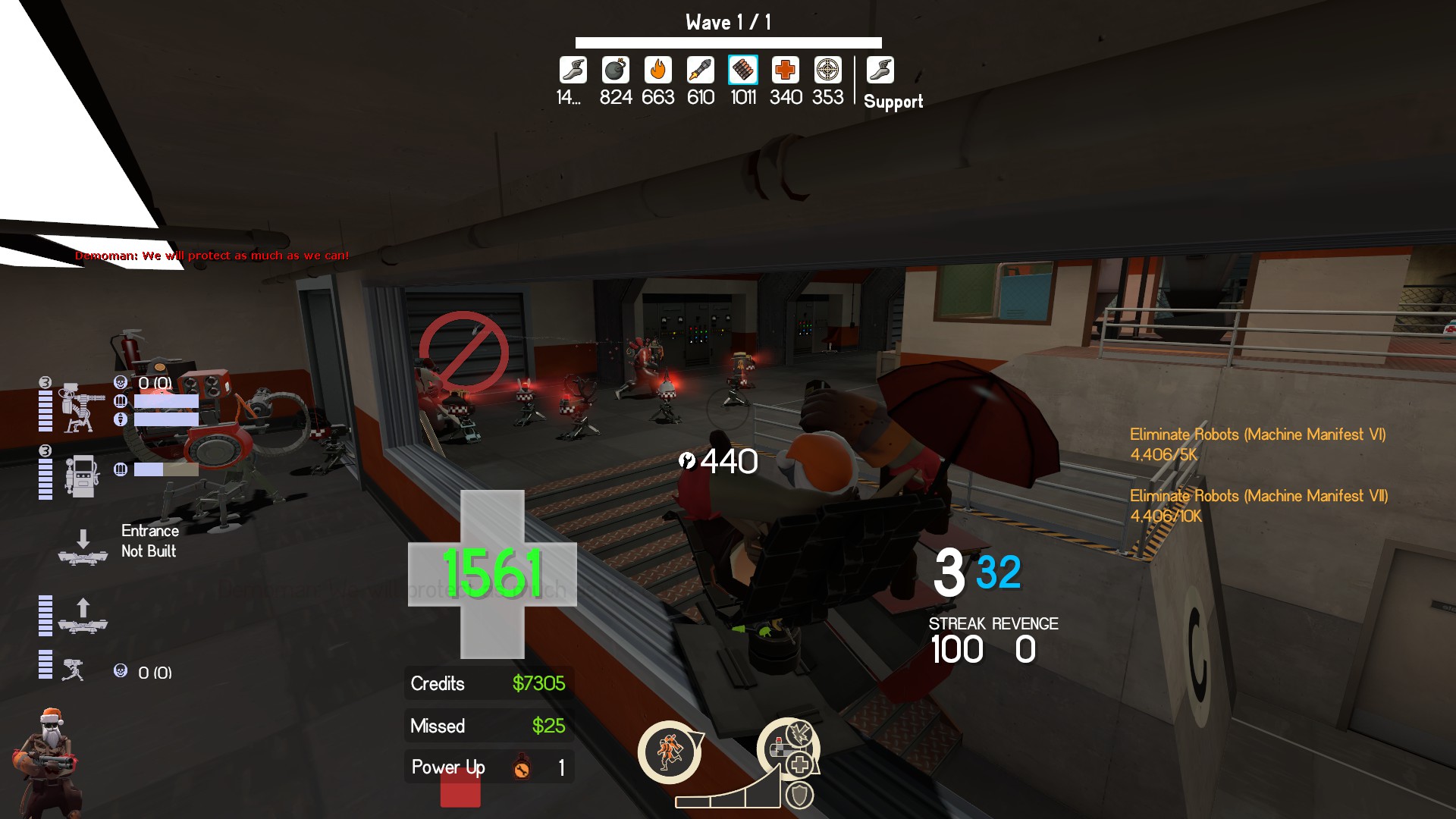Click the Support robot icon
This screenshot has width=1456, height=819.
coord(880,71)
